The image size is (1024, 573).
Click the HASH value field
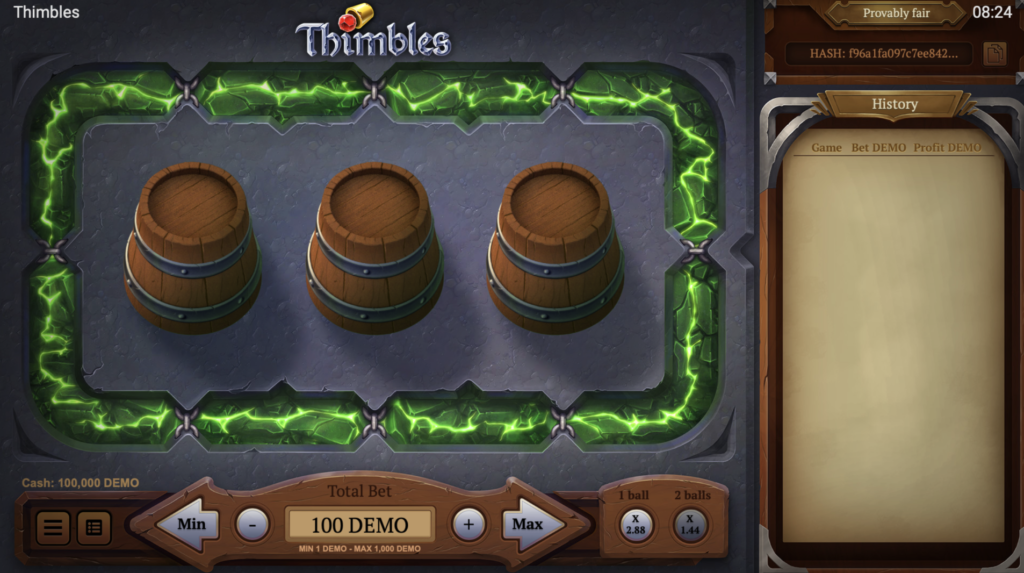pyautogui.click(x=877, y=54)
